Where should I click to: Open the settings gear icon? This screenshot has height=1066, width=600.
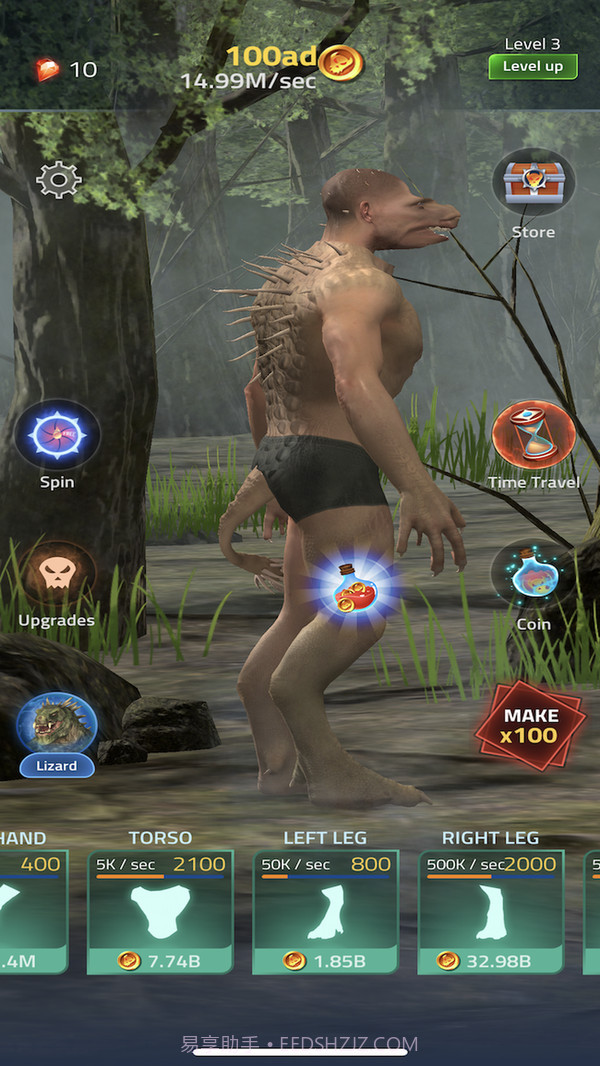[58, 179]
